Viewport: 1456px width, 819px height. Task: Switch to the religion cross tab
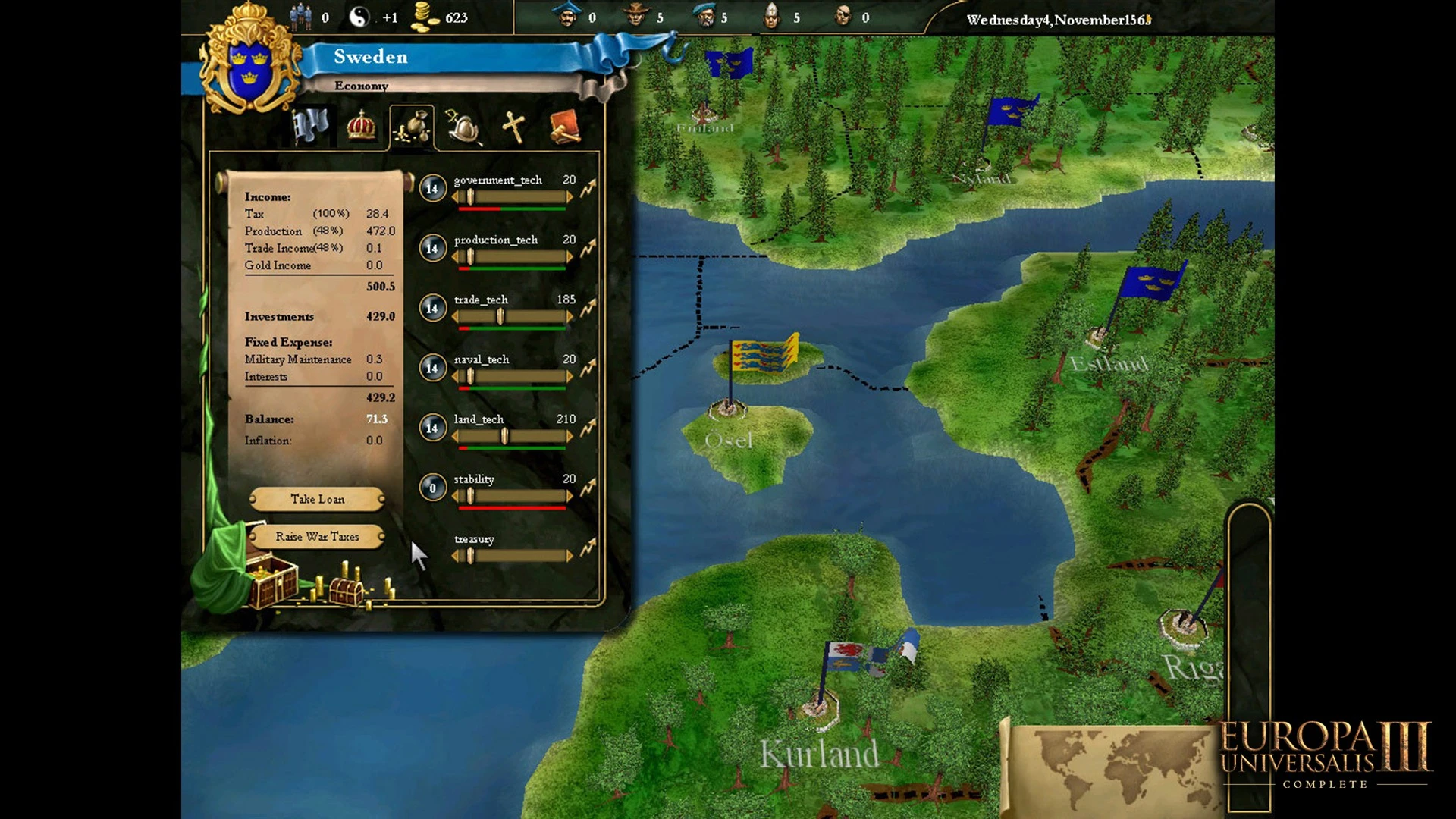(513, 127)
